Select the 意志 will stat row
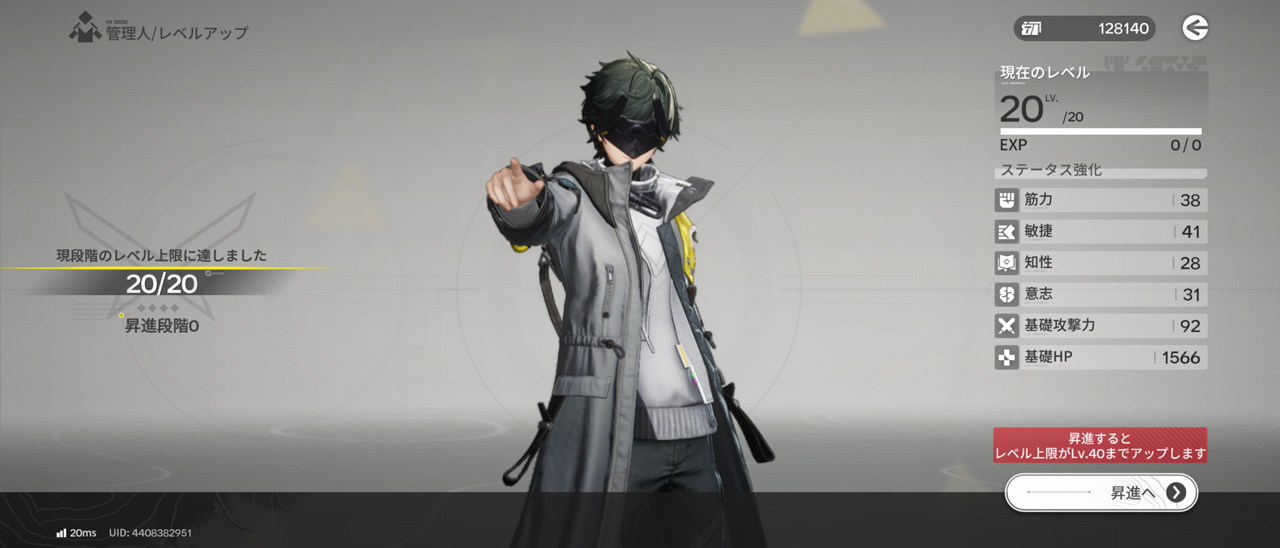 coord(1100,295)
